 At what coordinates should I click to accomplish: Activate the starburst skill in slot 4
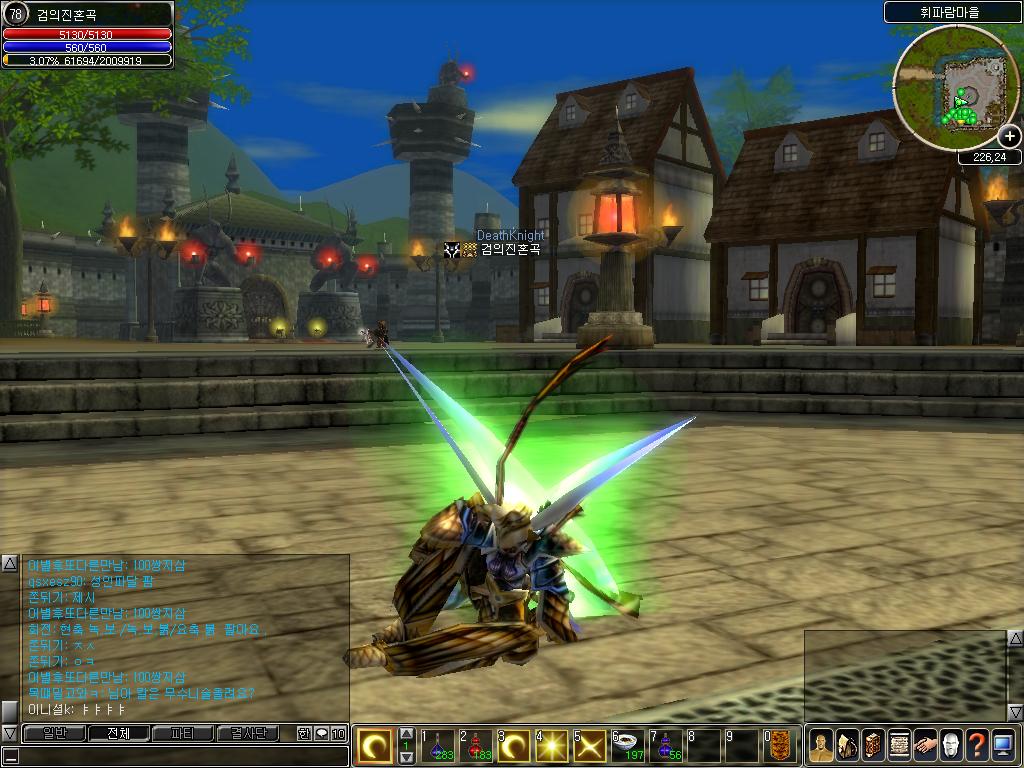pos(552,746)
